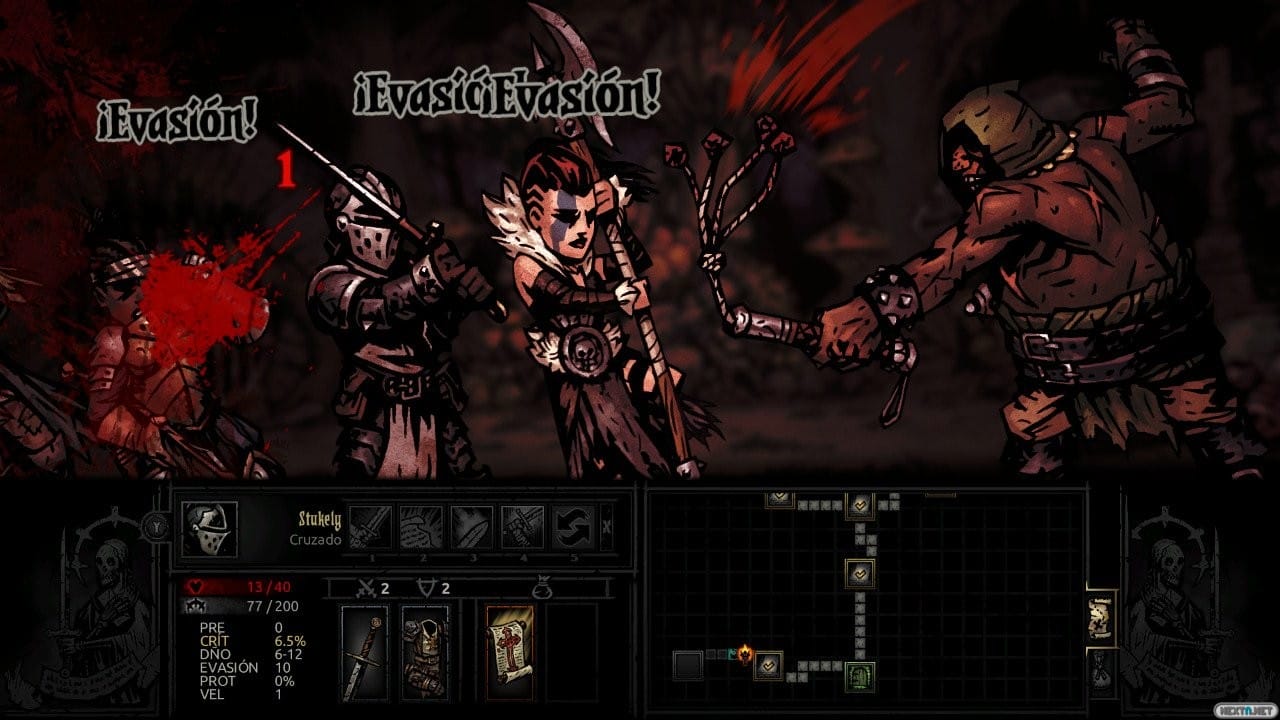Select Stukely's Crusader portrait
The height and width of the screenshot is (720, 1280).
point(210,527)
